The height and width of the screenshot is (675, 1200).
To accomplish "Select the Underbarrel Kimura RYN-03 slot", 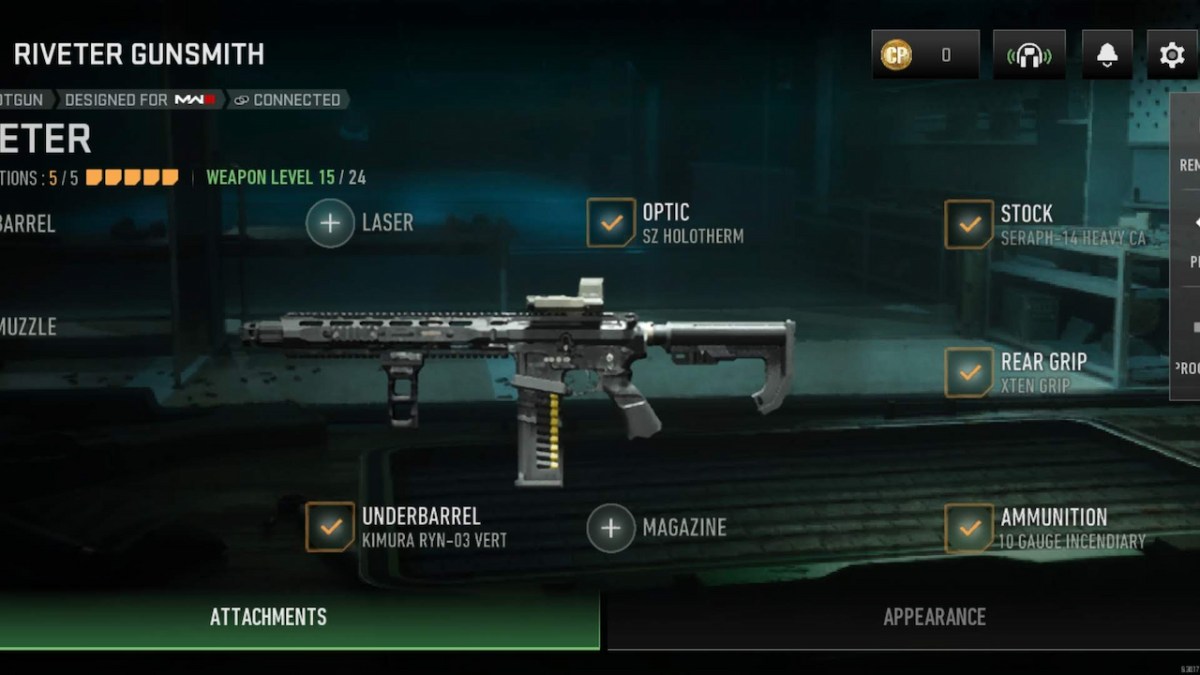I will point(330,527).
